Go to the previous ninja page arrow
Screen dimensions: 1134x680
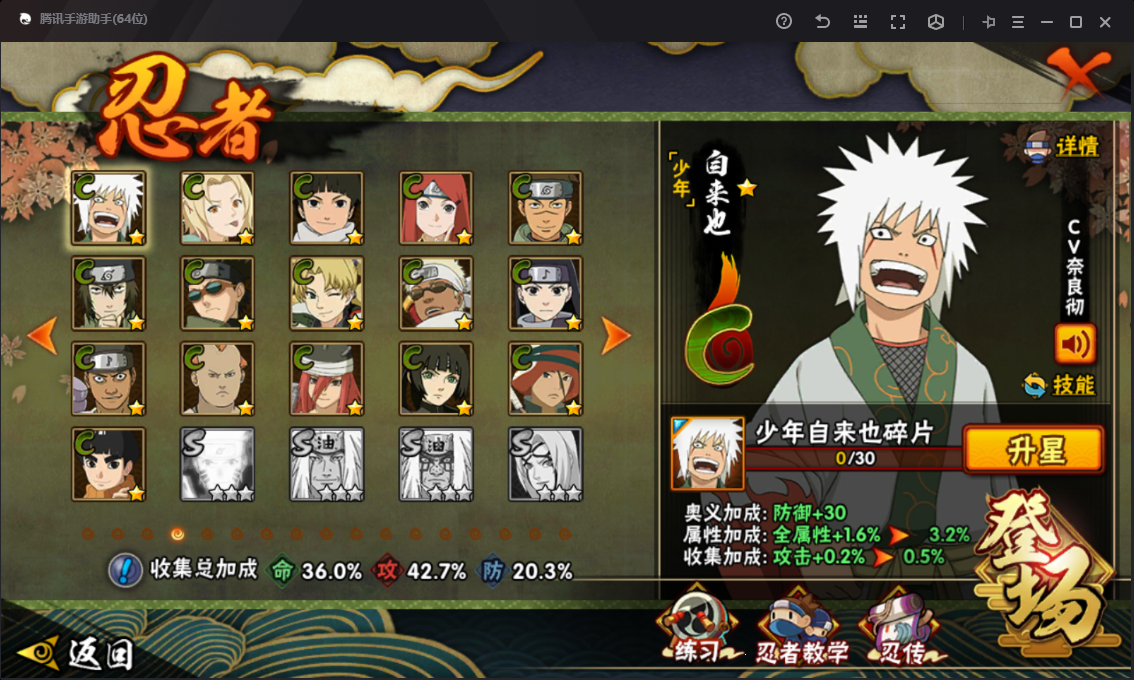(43, 336)
